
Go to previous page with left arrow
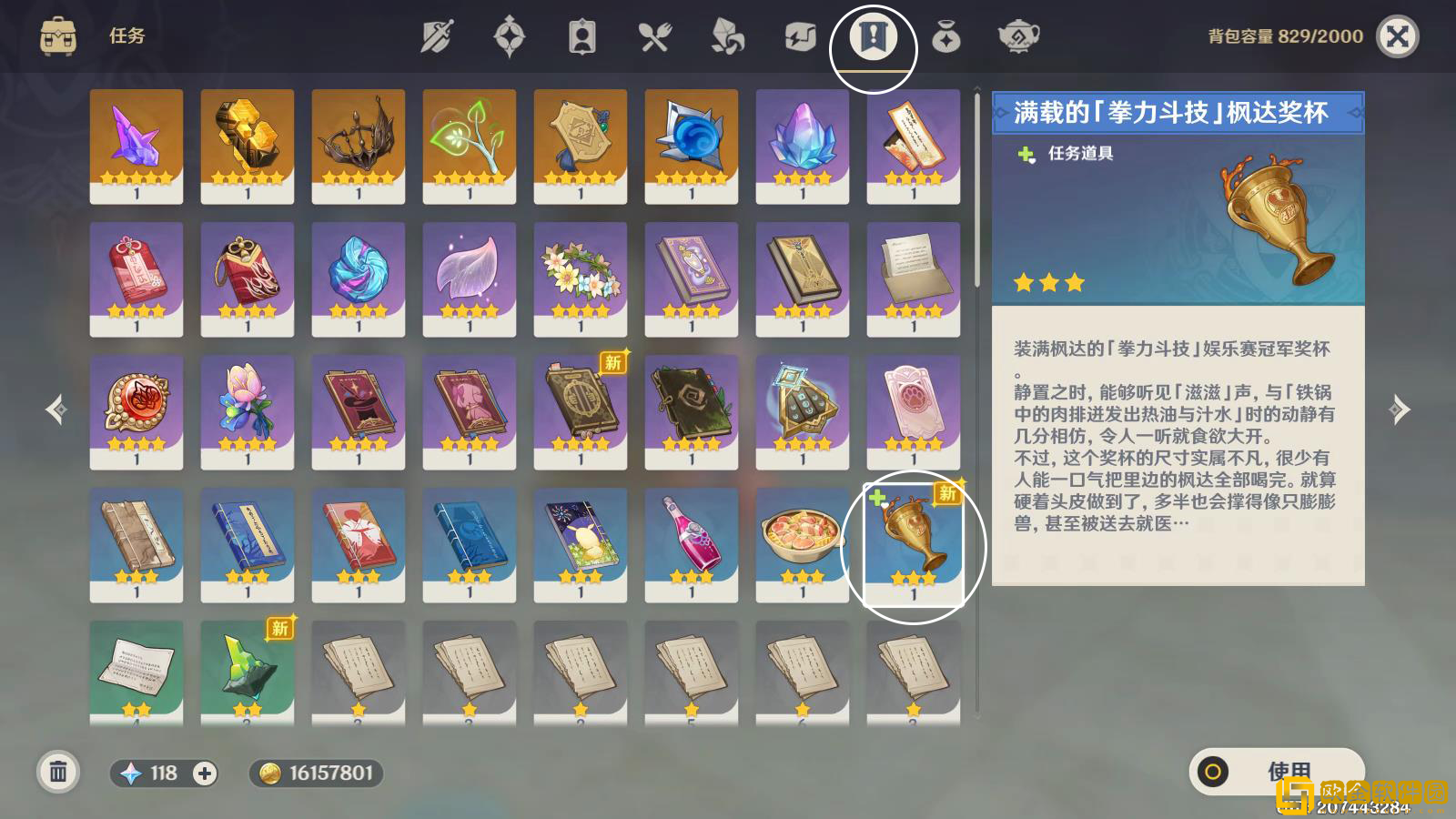click(56, 409)
